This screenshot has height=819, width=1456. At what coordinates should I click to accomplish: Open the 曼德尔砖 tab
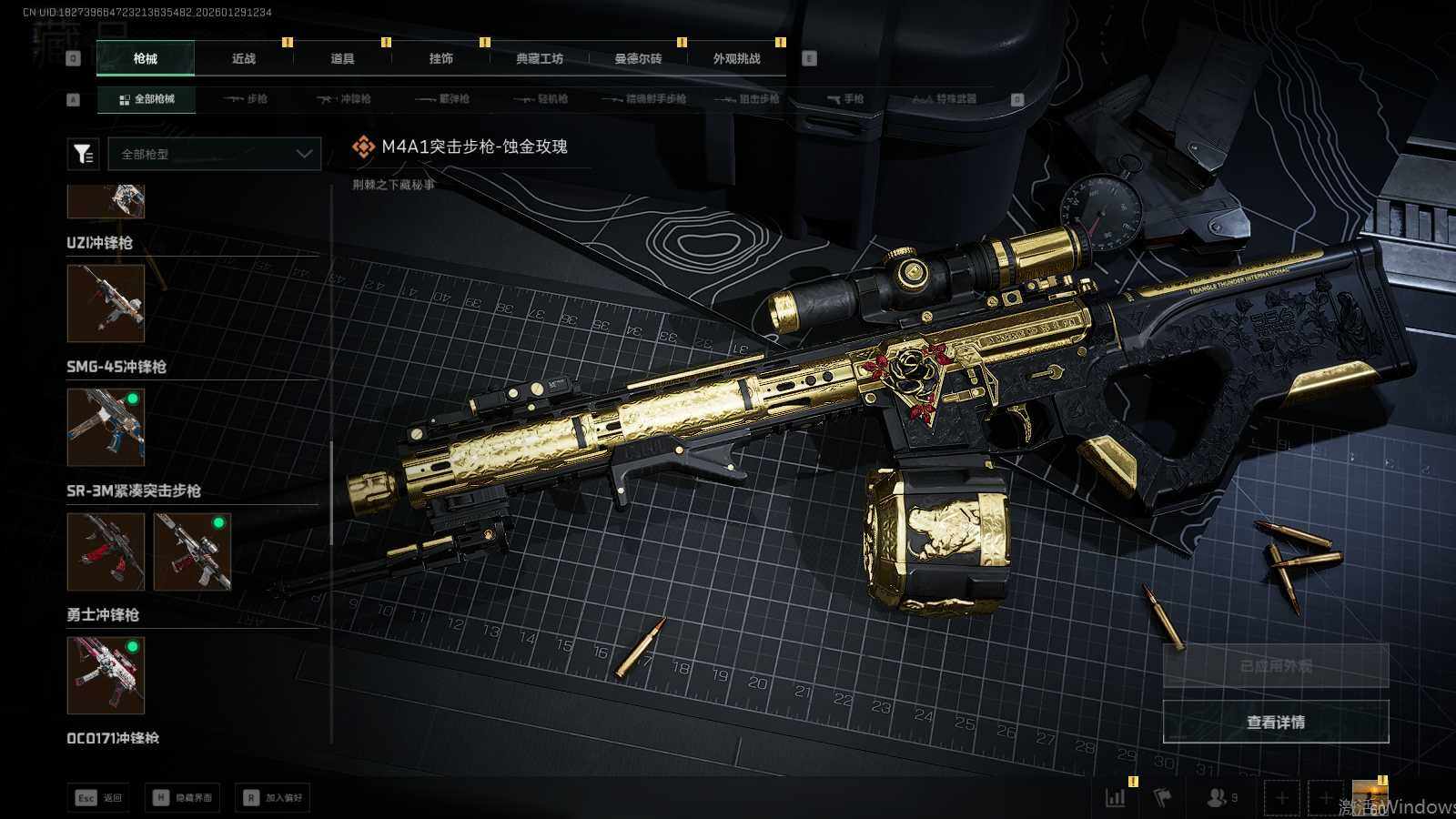[638, 58]
